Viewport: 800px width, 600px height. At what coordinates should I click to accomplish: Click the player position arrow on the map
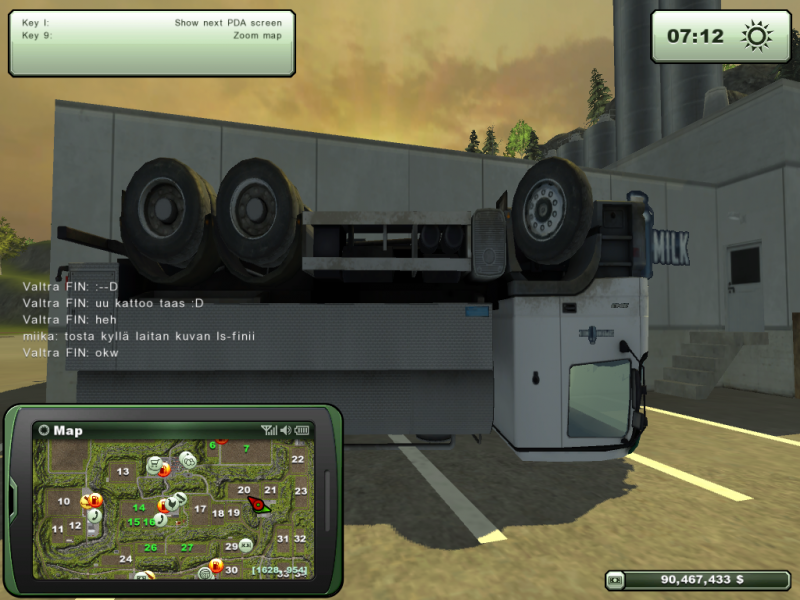pyautogui.click(x=258, y=505)
